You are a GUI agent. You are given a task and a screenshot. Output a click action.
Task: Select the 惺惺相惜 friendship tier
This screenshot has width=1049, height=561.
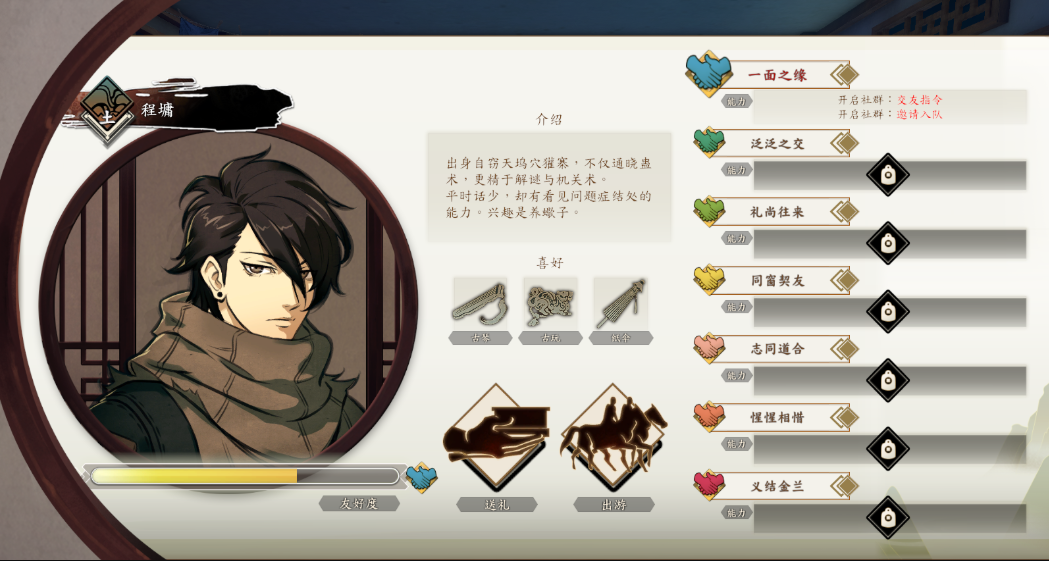777,417
